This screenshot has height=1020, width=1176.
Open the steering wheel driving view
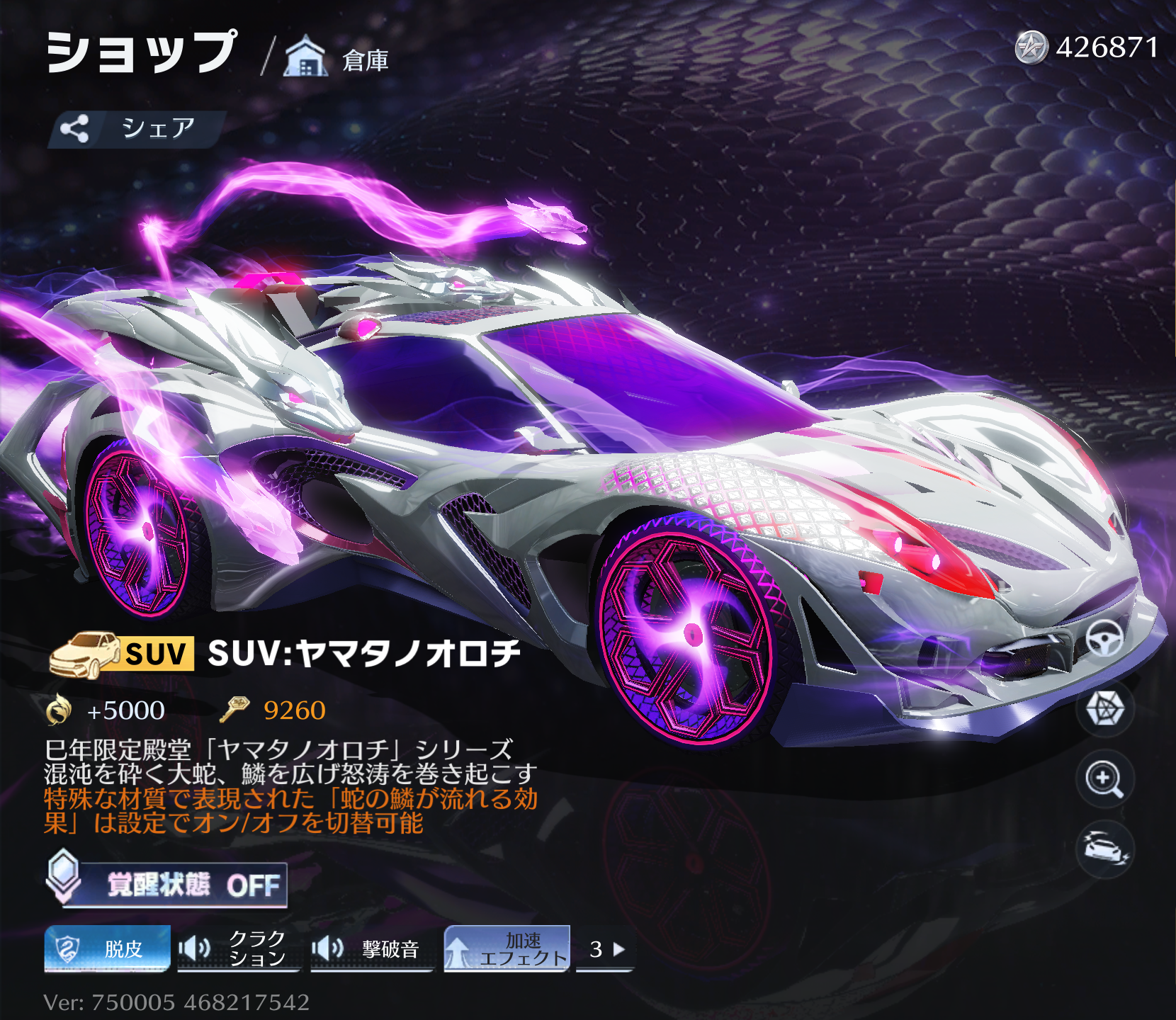tap(1104, 638)
